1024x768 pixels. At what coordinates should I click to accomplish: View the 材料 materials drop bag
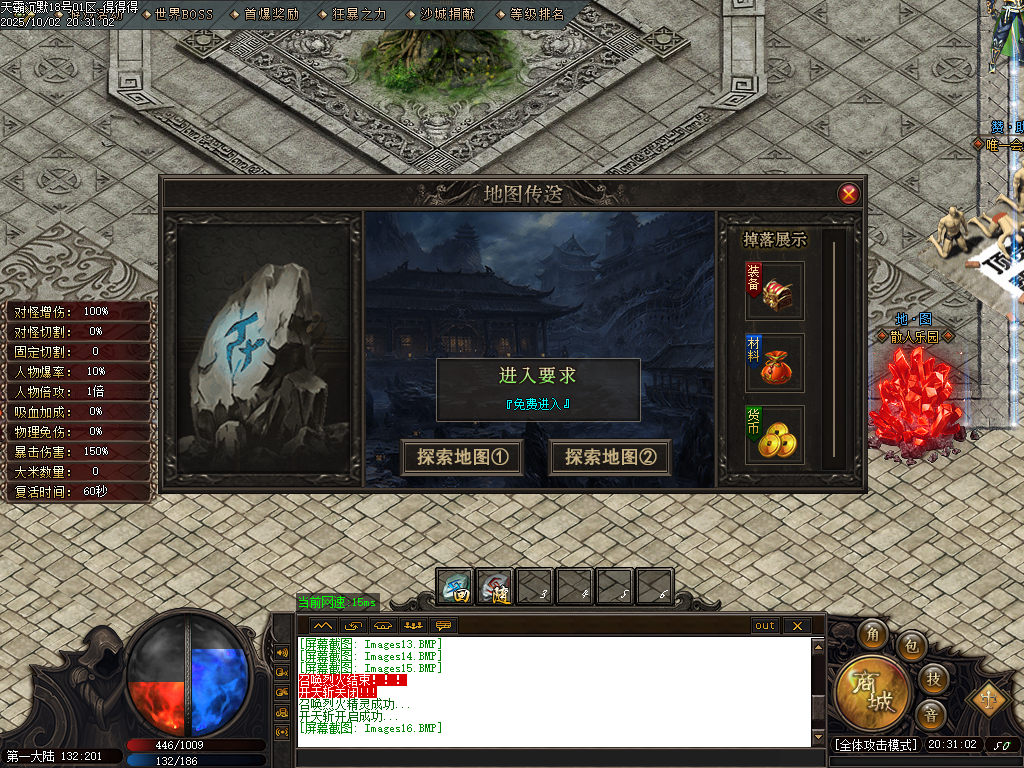775,363
